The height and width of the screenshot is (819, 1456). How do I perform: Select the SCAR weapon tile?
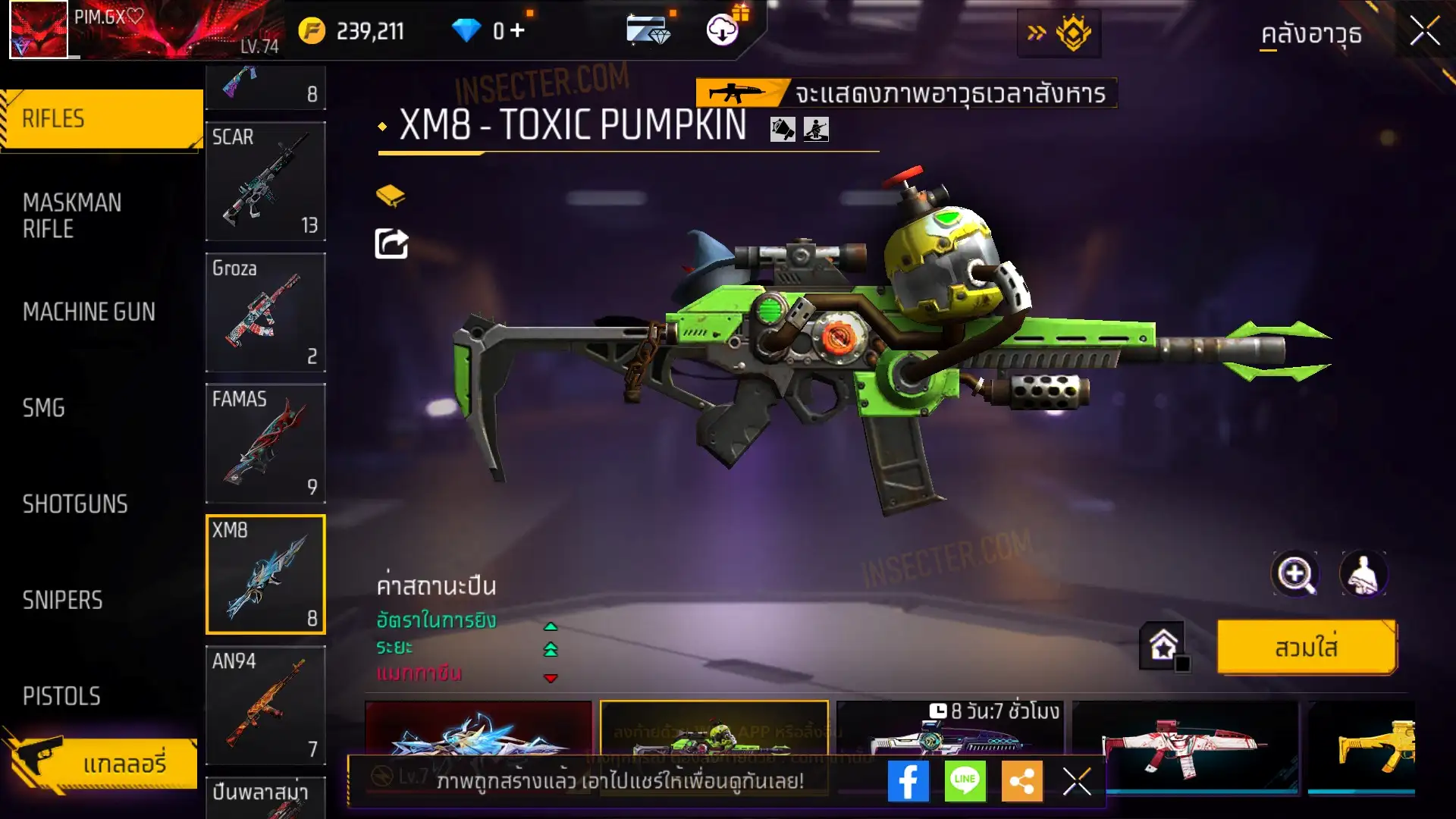[265, 182]
